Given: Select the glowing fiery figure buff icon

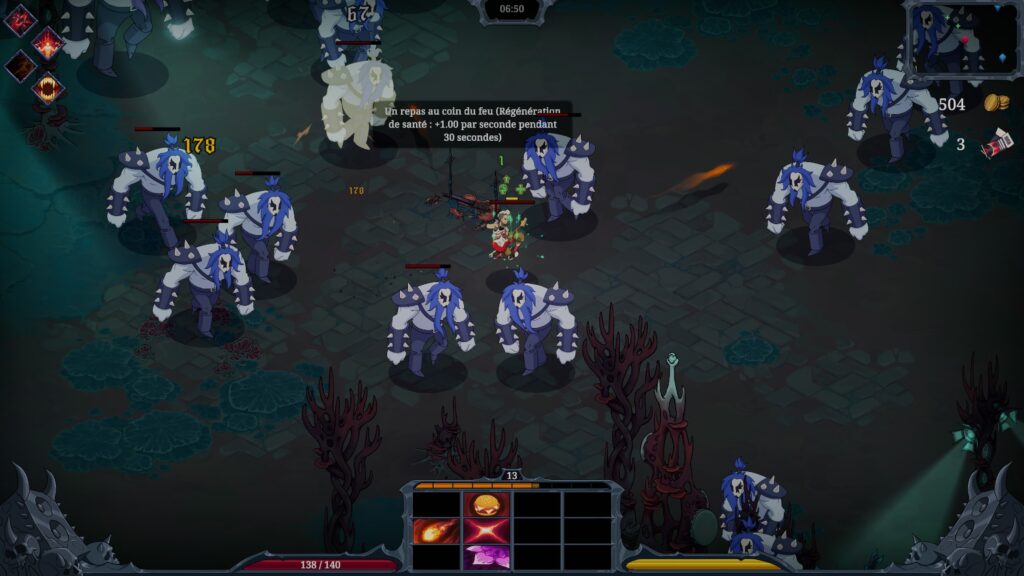Looking at the screenshot, I should 47,43.
